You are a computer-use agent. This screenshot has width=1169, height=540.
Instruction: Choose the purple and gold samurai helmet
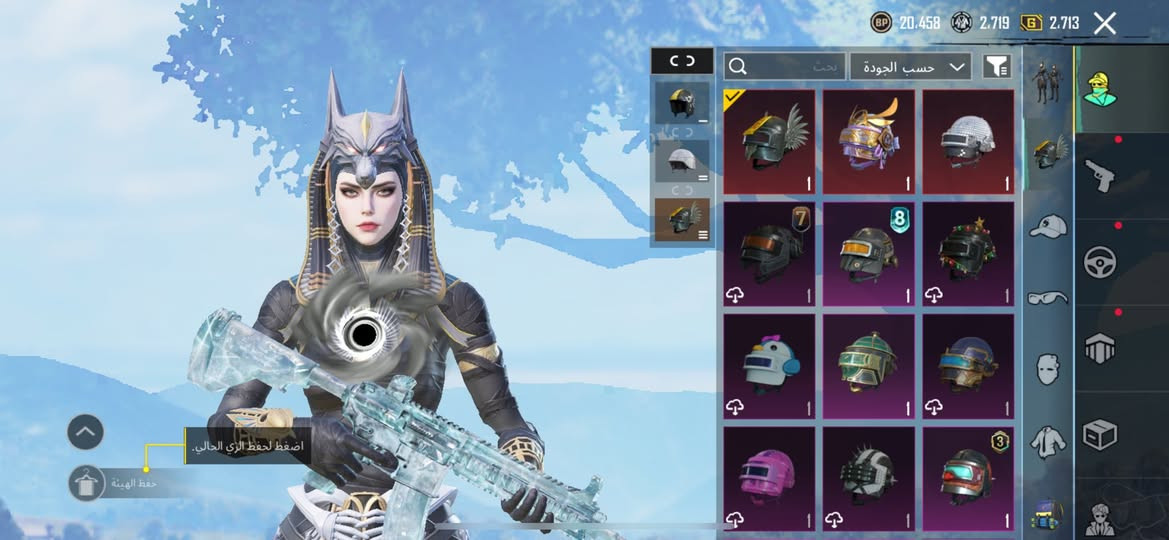(868, 141)
